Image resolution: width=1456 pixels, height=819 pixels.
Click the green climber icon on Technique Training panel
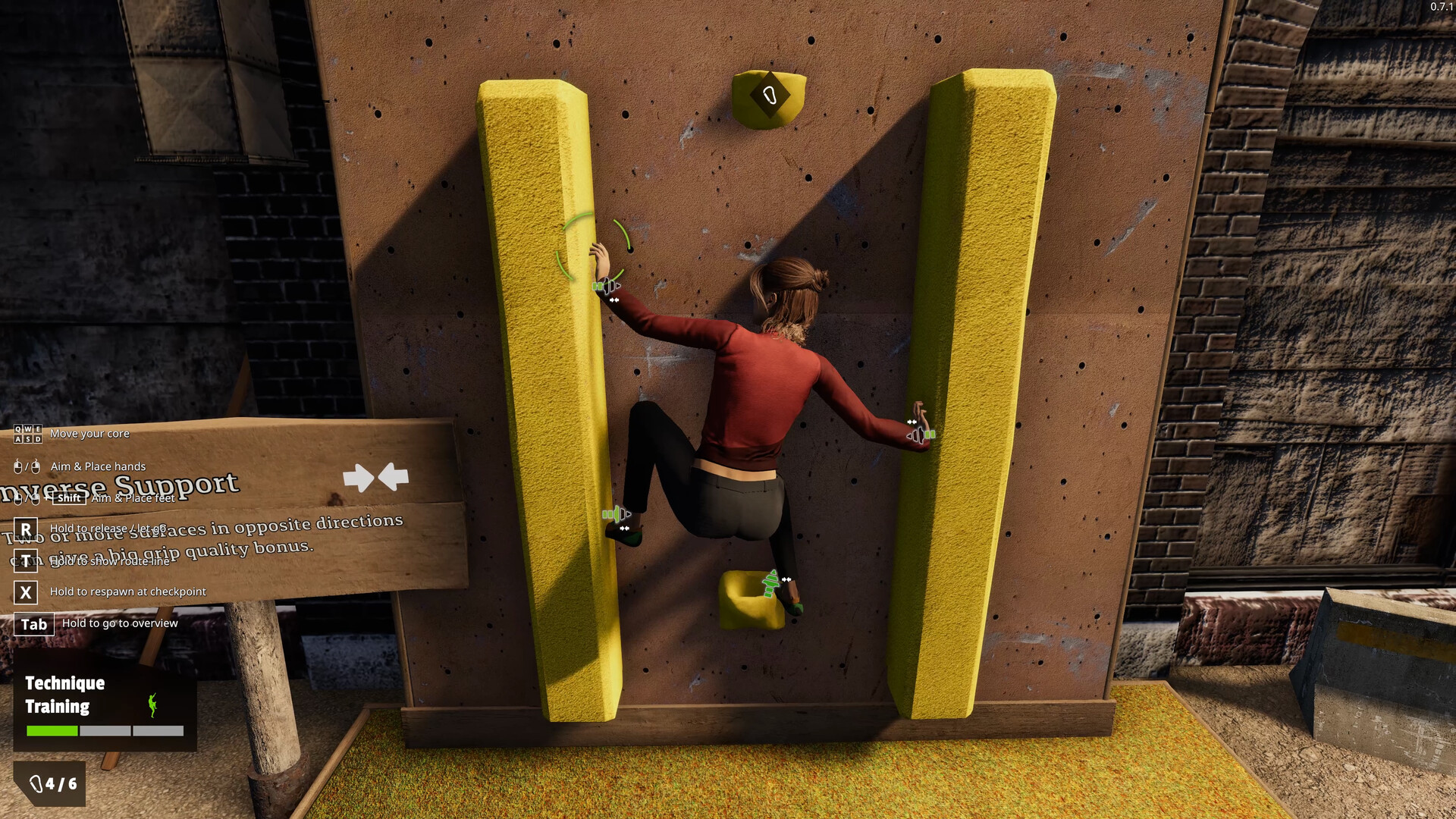coord(154,706)
